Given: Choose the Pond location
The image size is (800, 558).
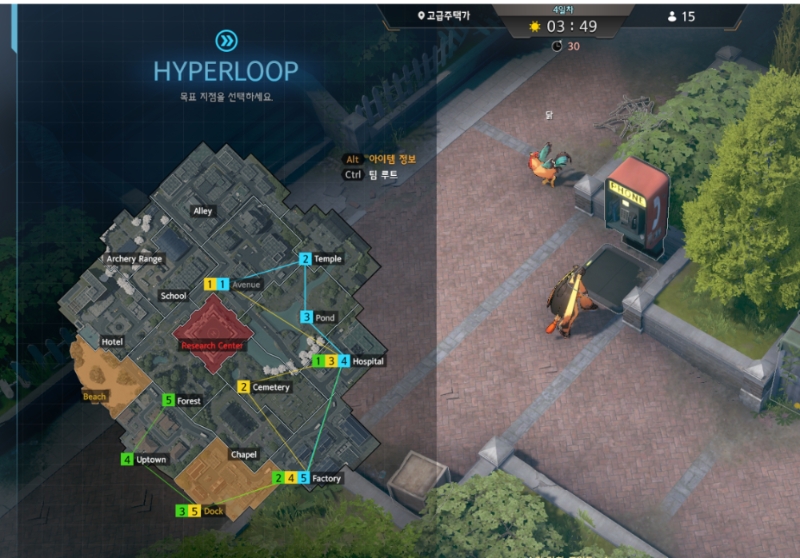Looking at the screenshot, I should [326, 318].
